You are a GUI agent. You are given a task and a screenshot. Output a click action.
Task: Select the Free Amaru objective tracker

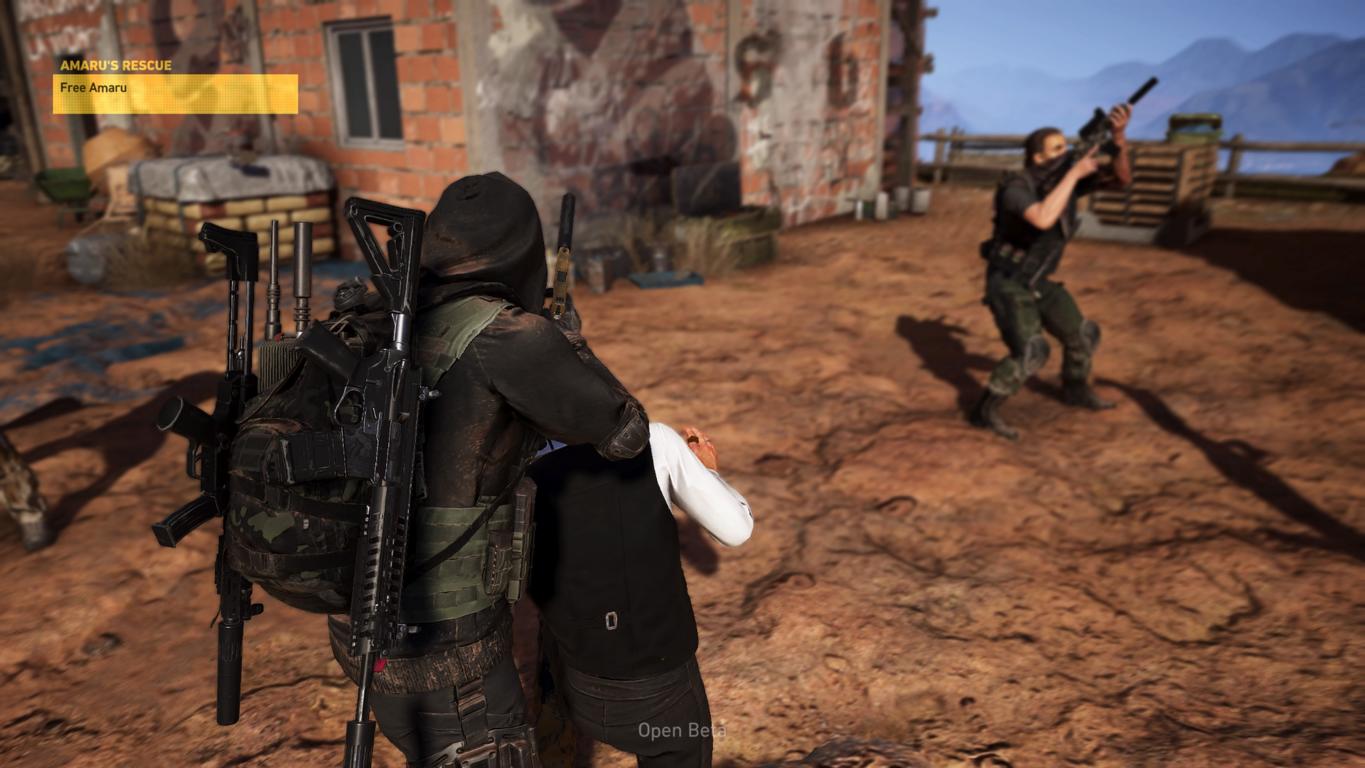point(175,93)
